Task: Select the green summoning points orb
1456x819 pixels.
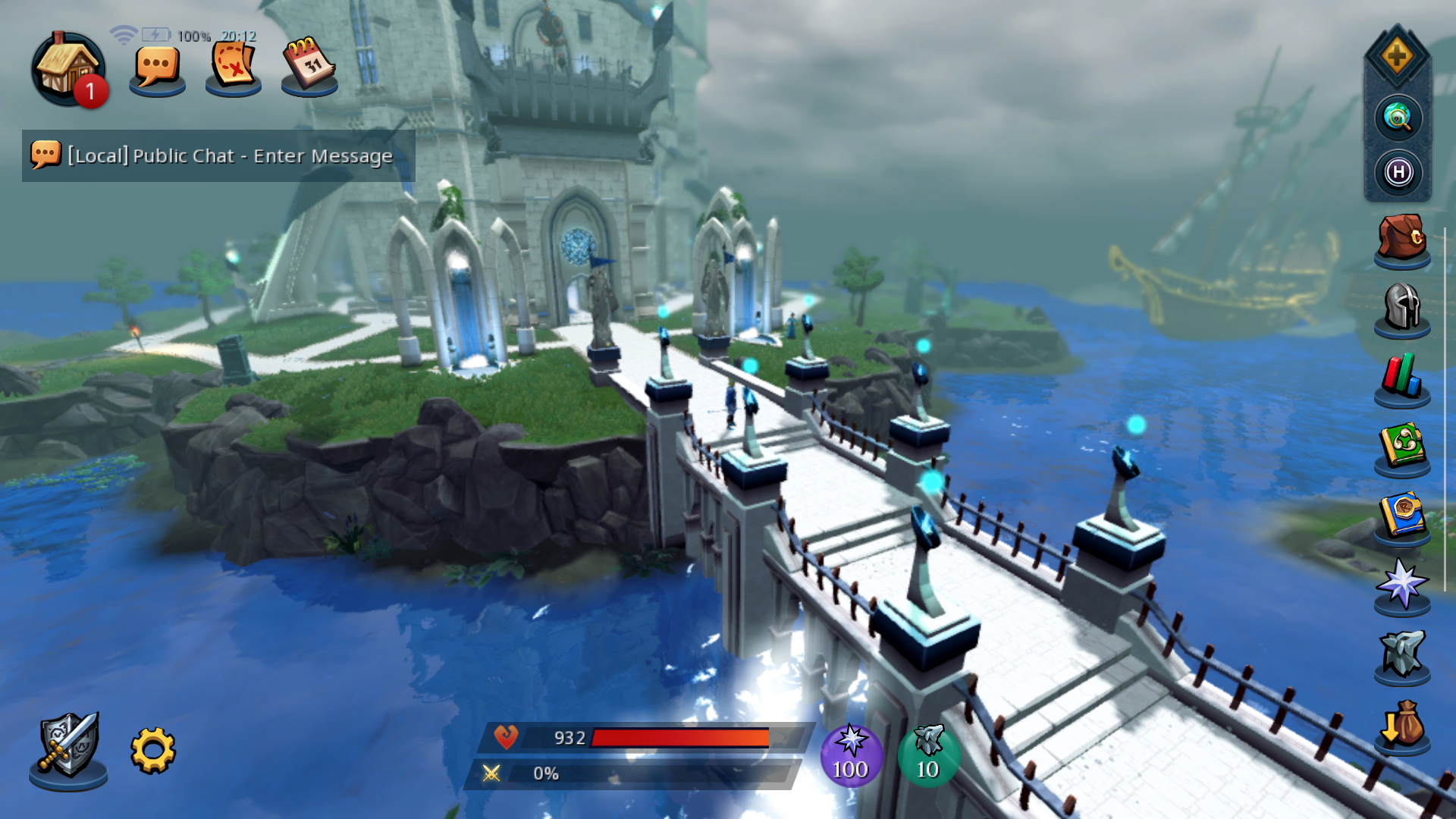Action: pos(928,756)
